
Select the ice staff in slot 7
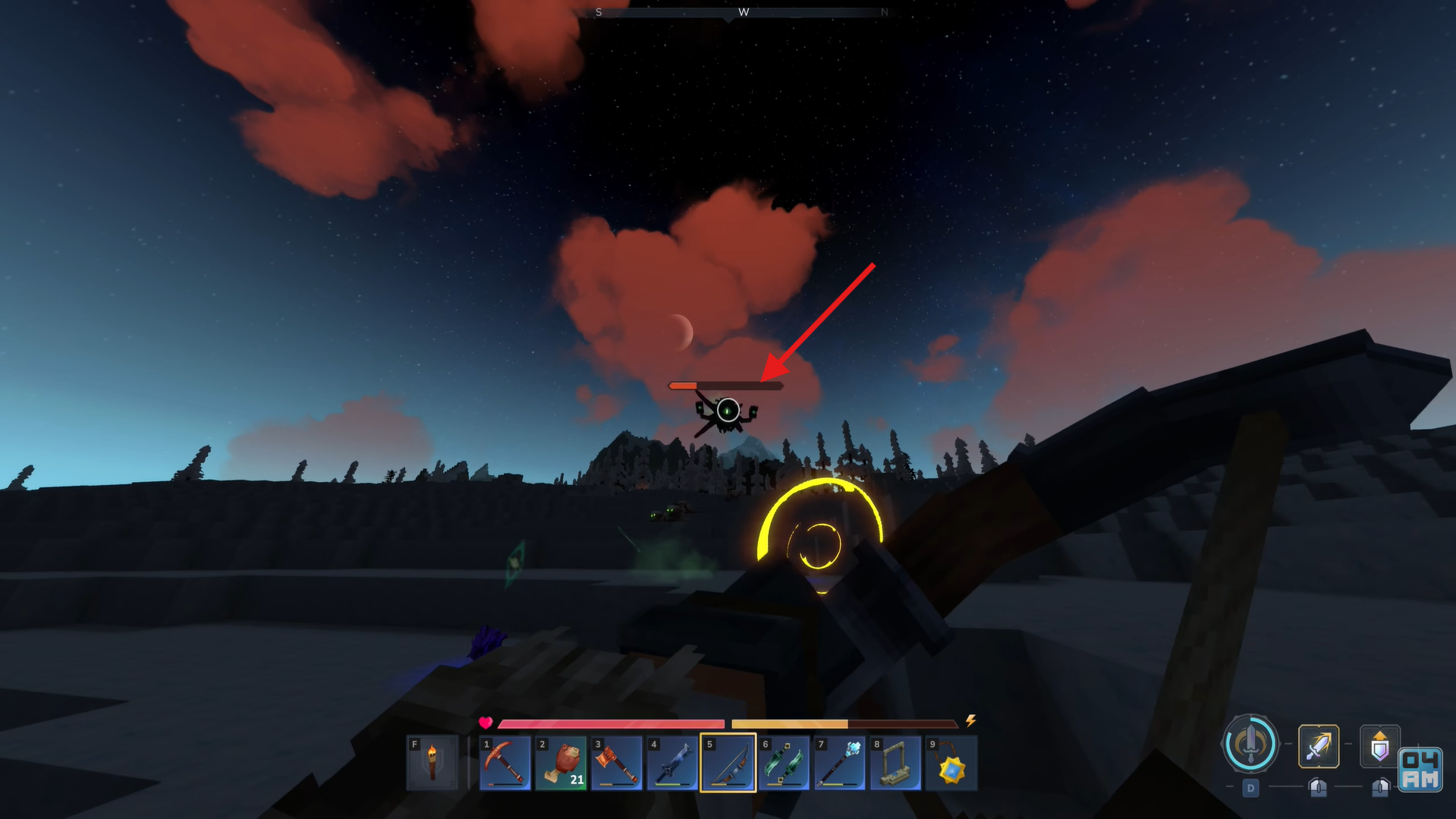839,763
